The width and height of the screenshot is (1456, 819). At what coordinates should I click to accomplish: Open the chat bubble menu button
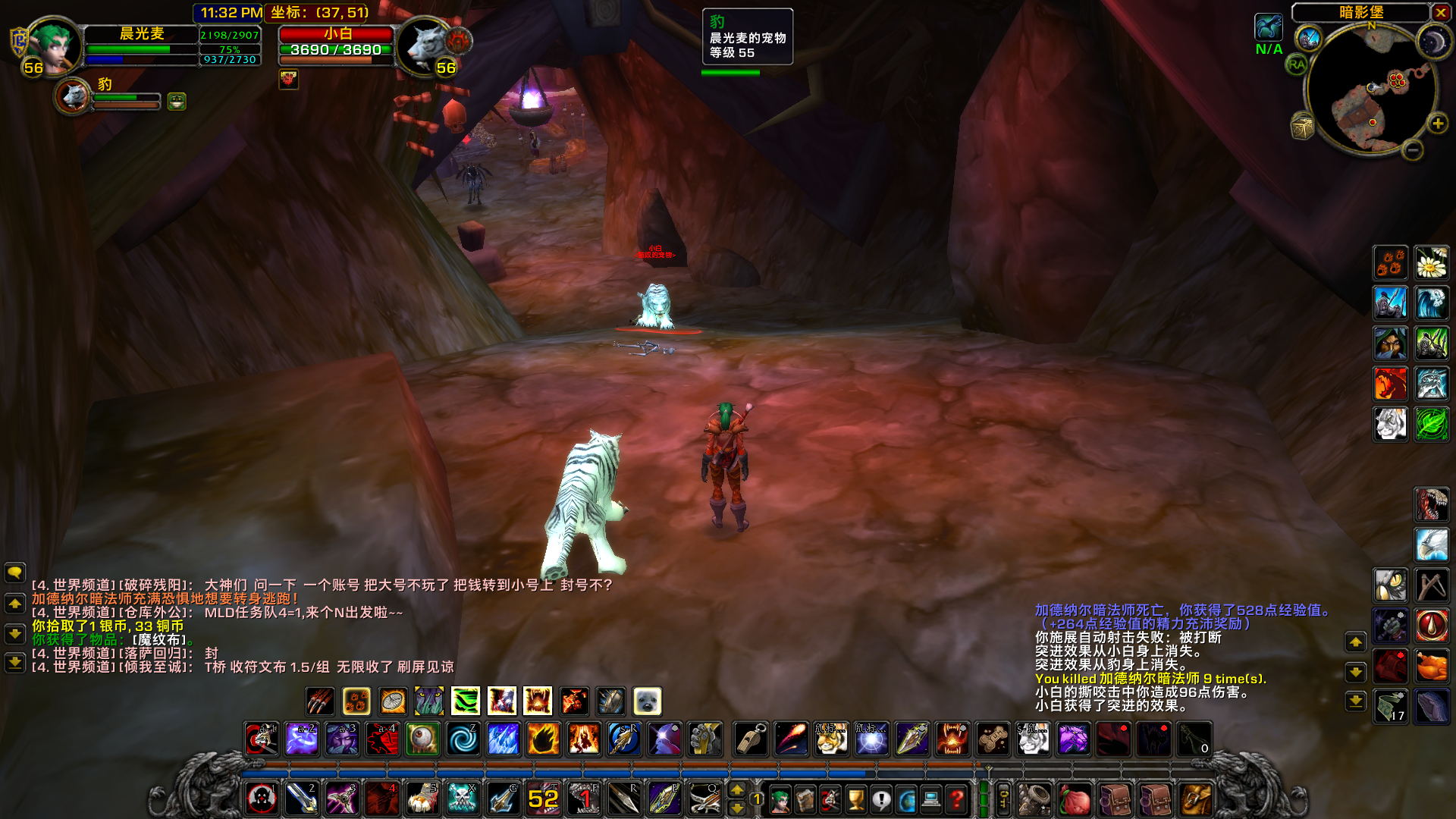[15, 573]
